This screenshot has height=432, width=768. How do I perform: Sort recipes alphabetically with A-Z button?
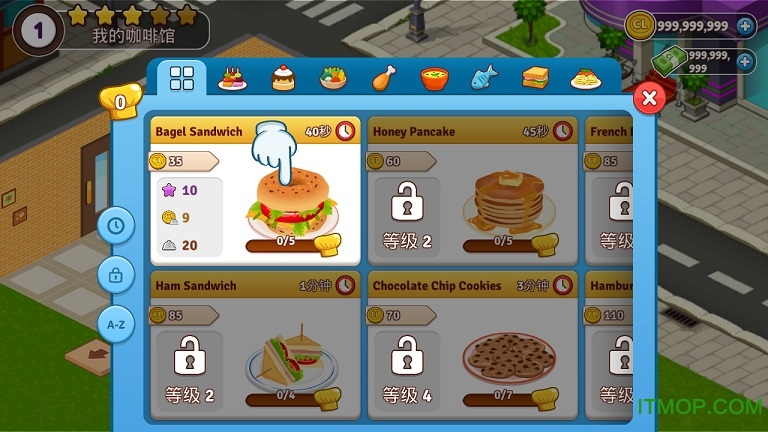click(116, 324)
